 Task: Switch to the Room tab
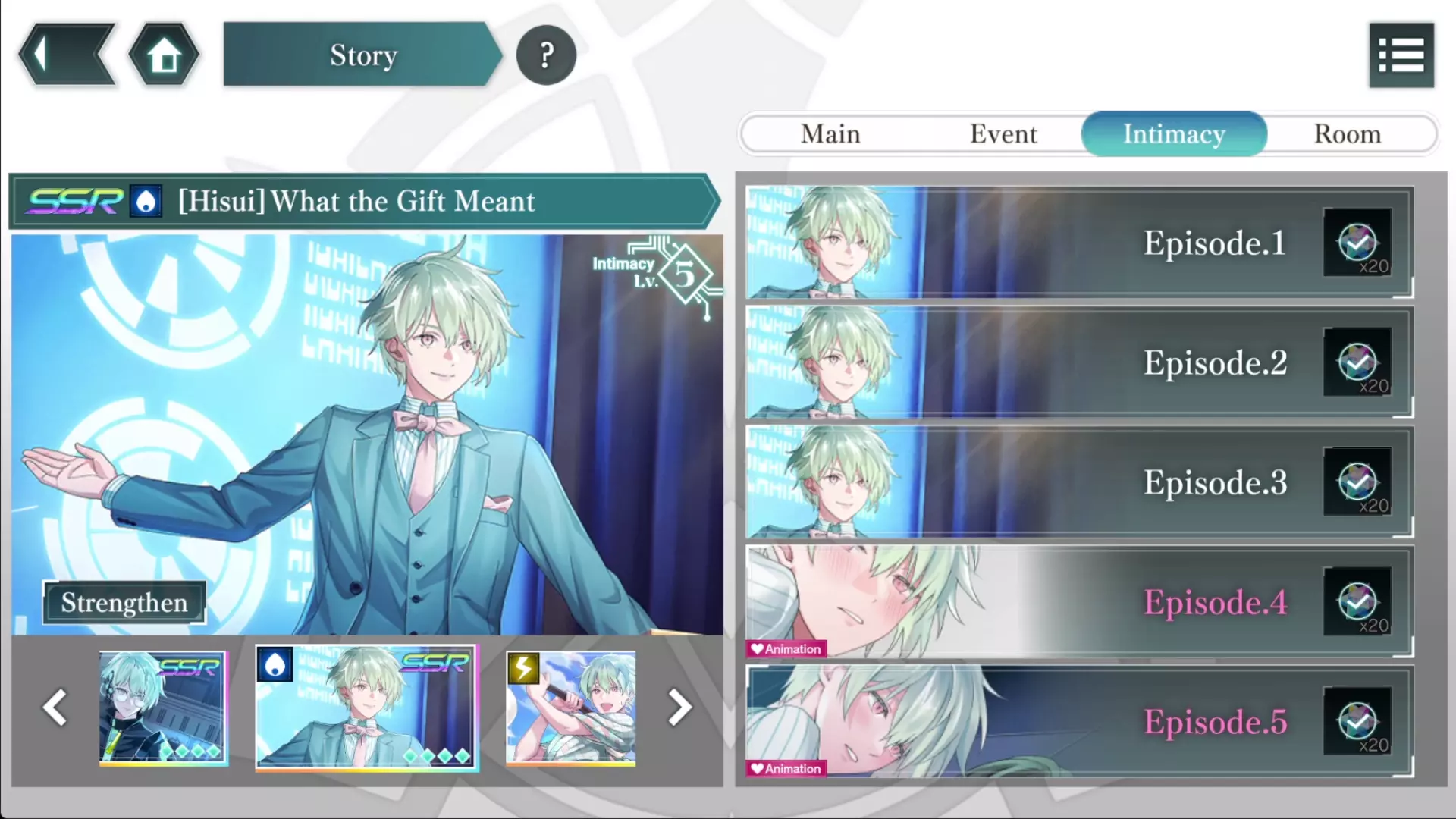1348,134
